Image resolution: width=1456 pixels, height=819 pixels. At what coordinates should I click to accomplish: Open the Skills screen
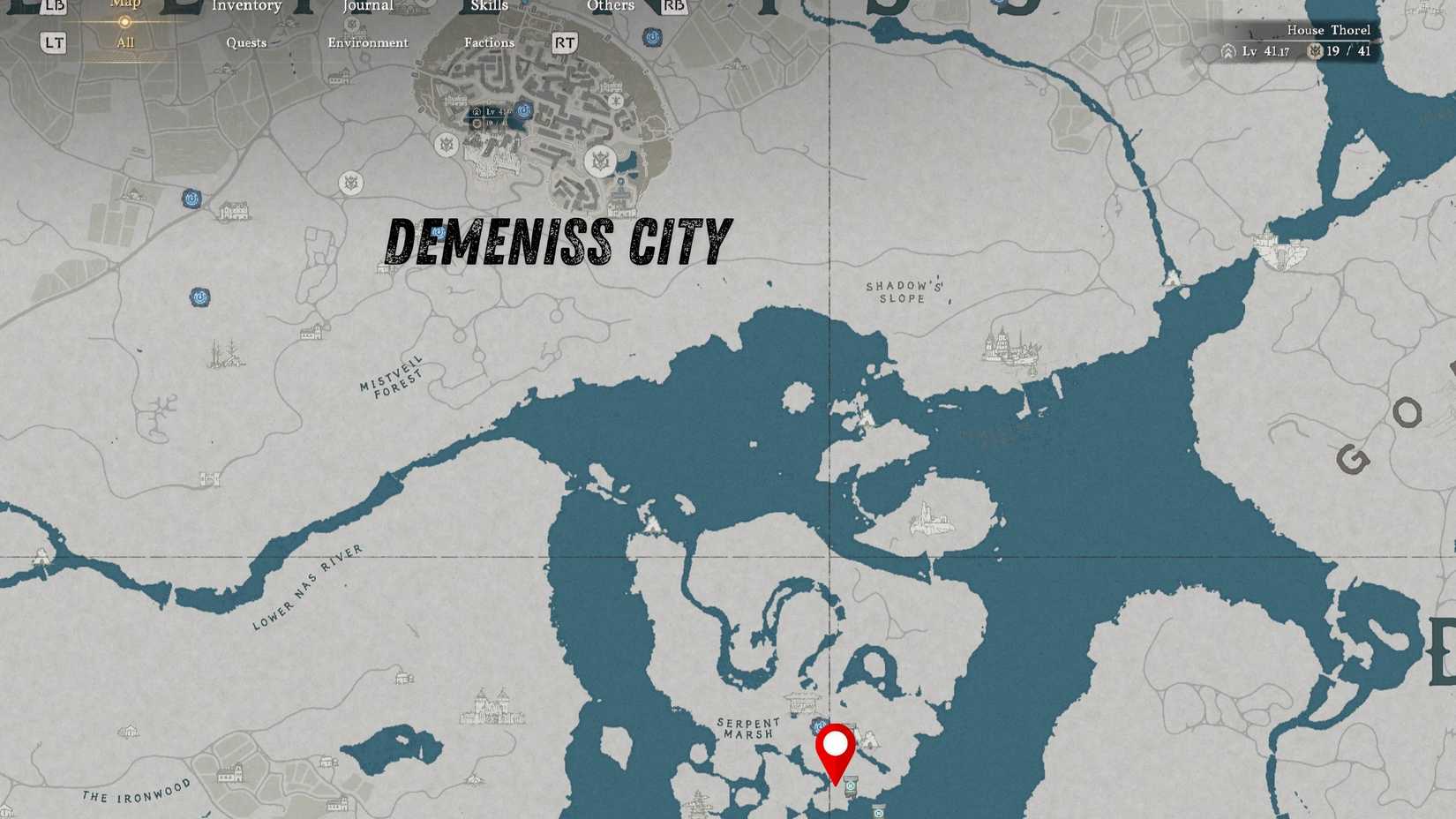click(x=490, y=7)
